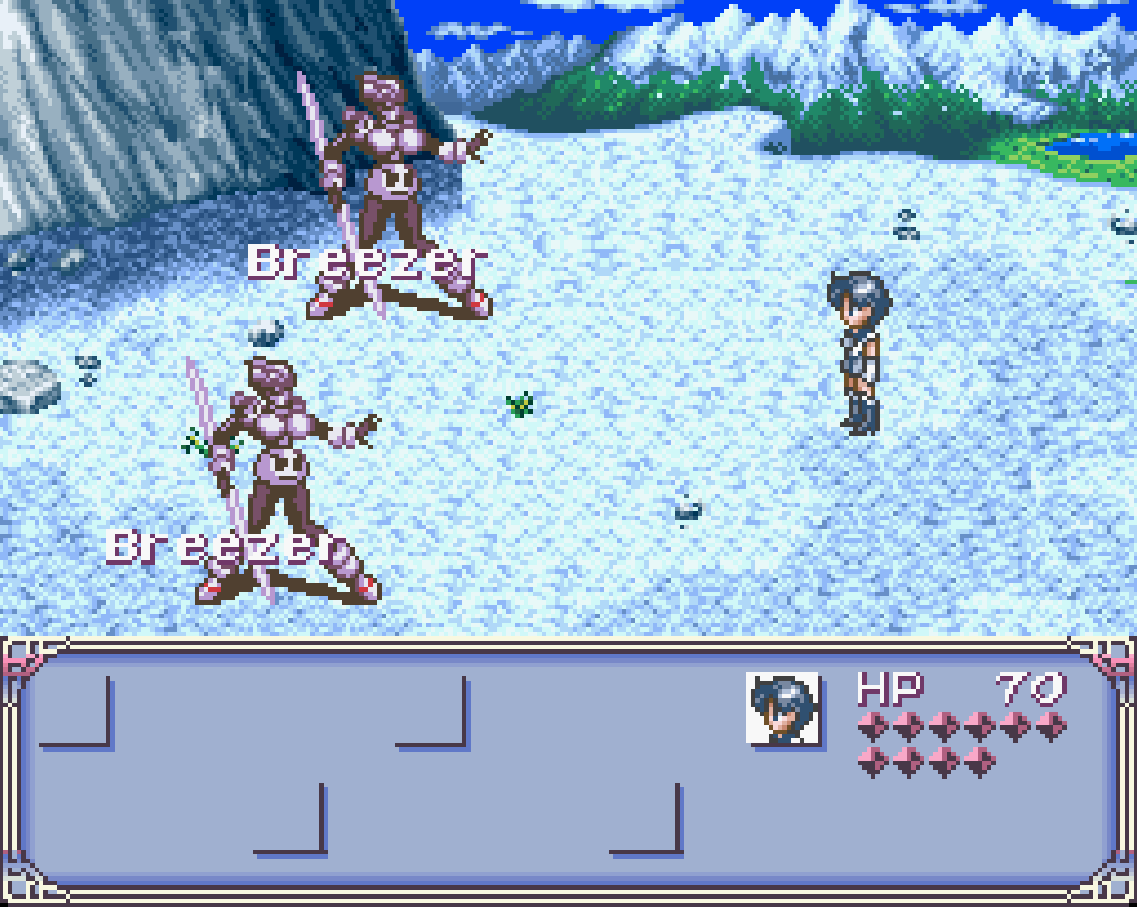Select the dark-haired character portrait in the battle panel
The height and width of the screenshot is (907, 1137).
pos(783,708)
